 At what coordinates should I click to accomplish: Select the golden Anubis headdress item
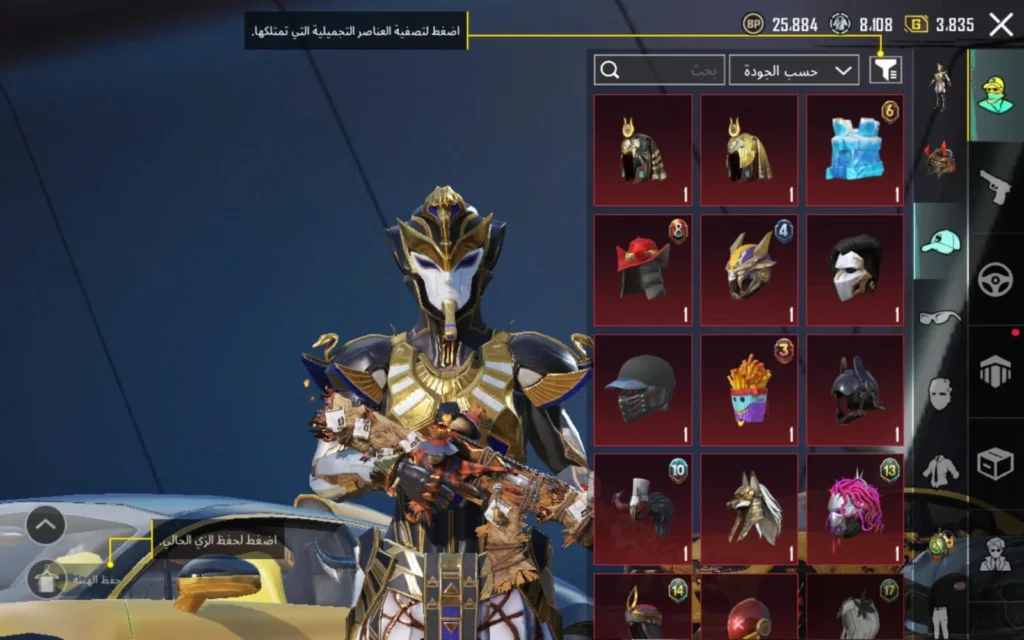748,509
